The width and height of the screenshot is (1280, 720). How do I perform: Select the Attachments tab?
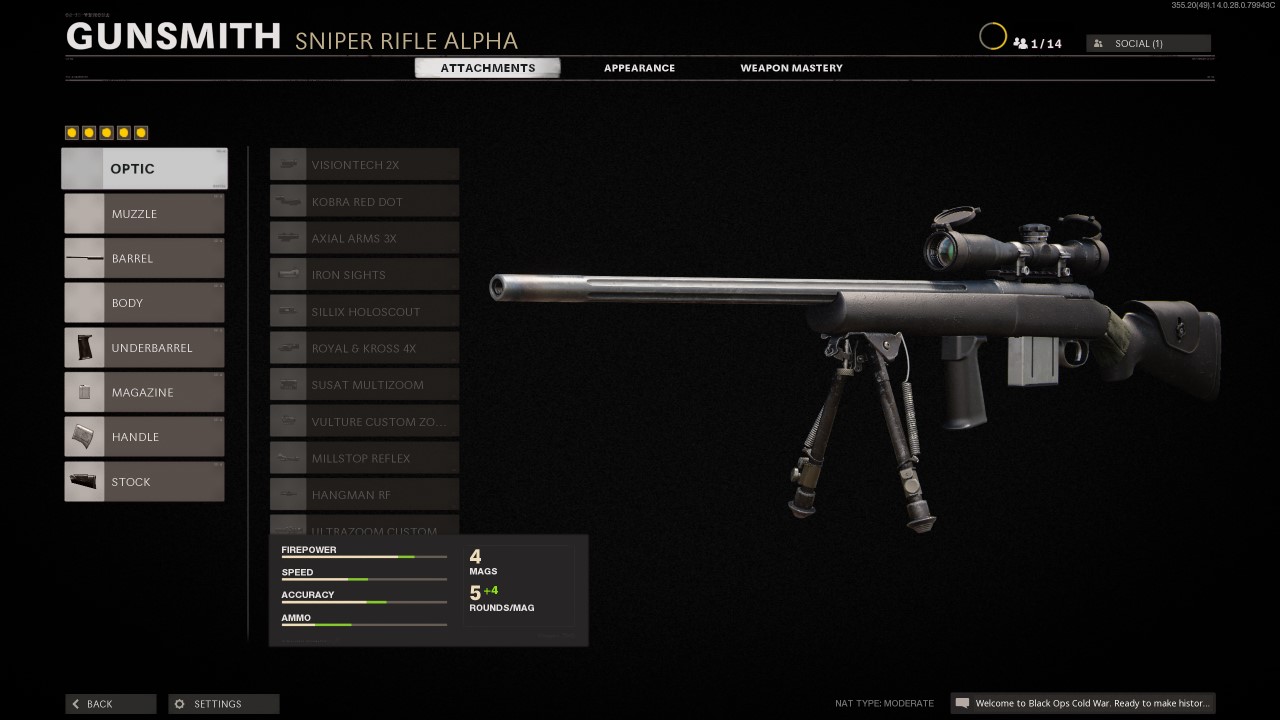(488, 68)
